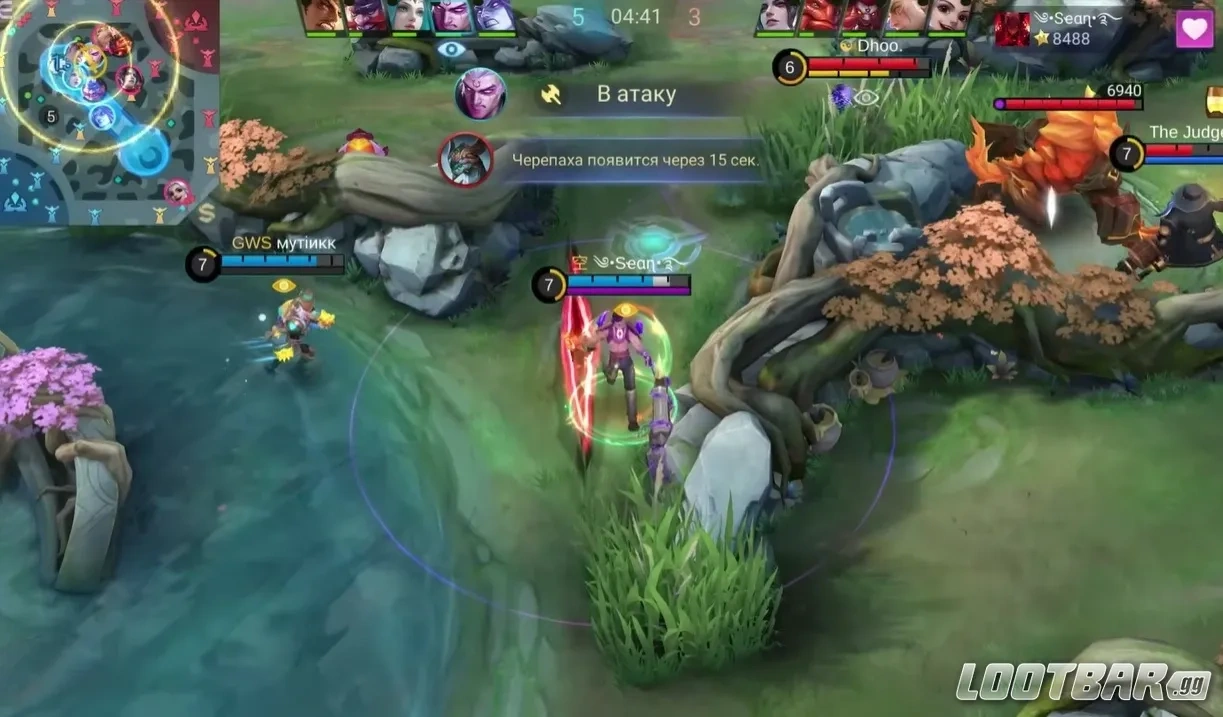This screenshot has width=1223, height=717.
Task: Open the treasure chest icon at right edge
Action: click(x=1214, y=101)
